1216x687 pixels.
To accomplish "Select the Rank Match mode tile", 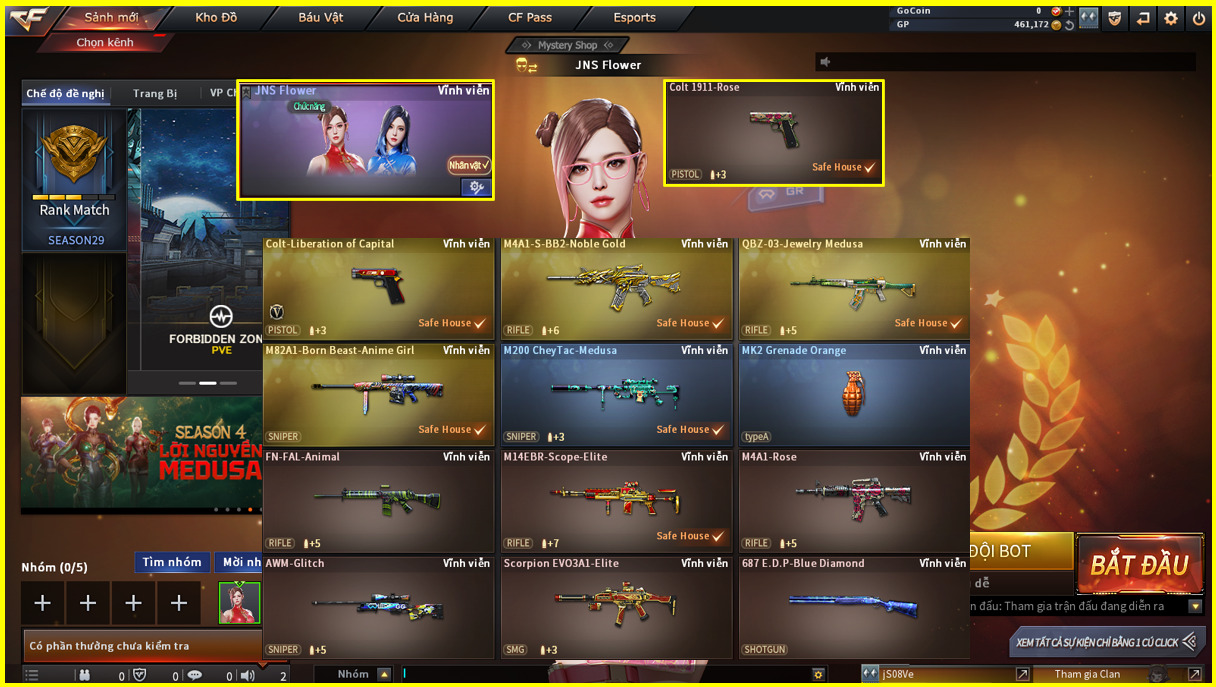I will pyautogui.click(x=75, y=179).
